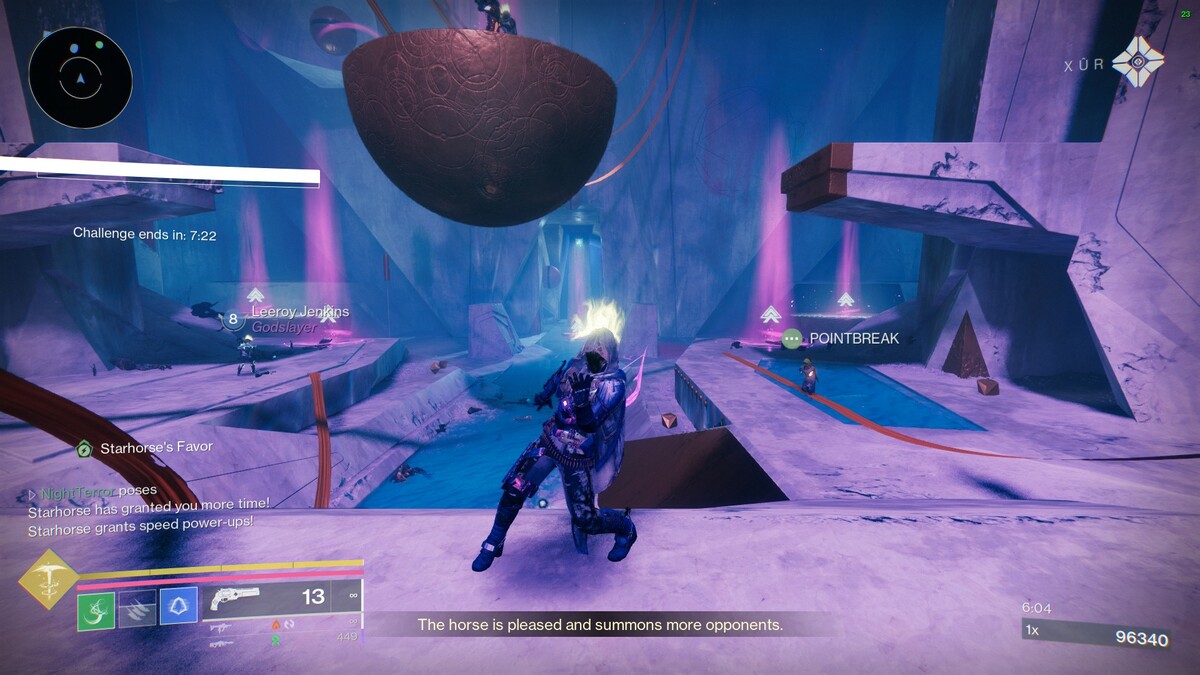
Task: Select the Ghost icon beside XÛR
Action: coord(1137,63)
